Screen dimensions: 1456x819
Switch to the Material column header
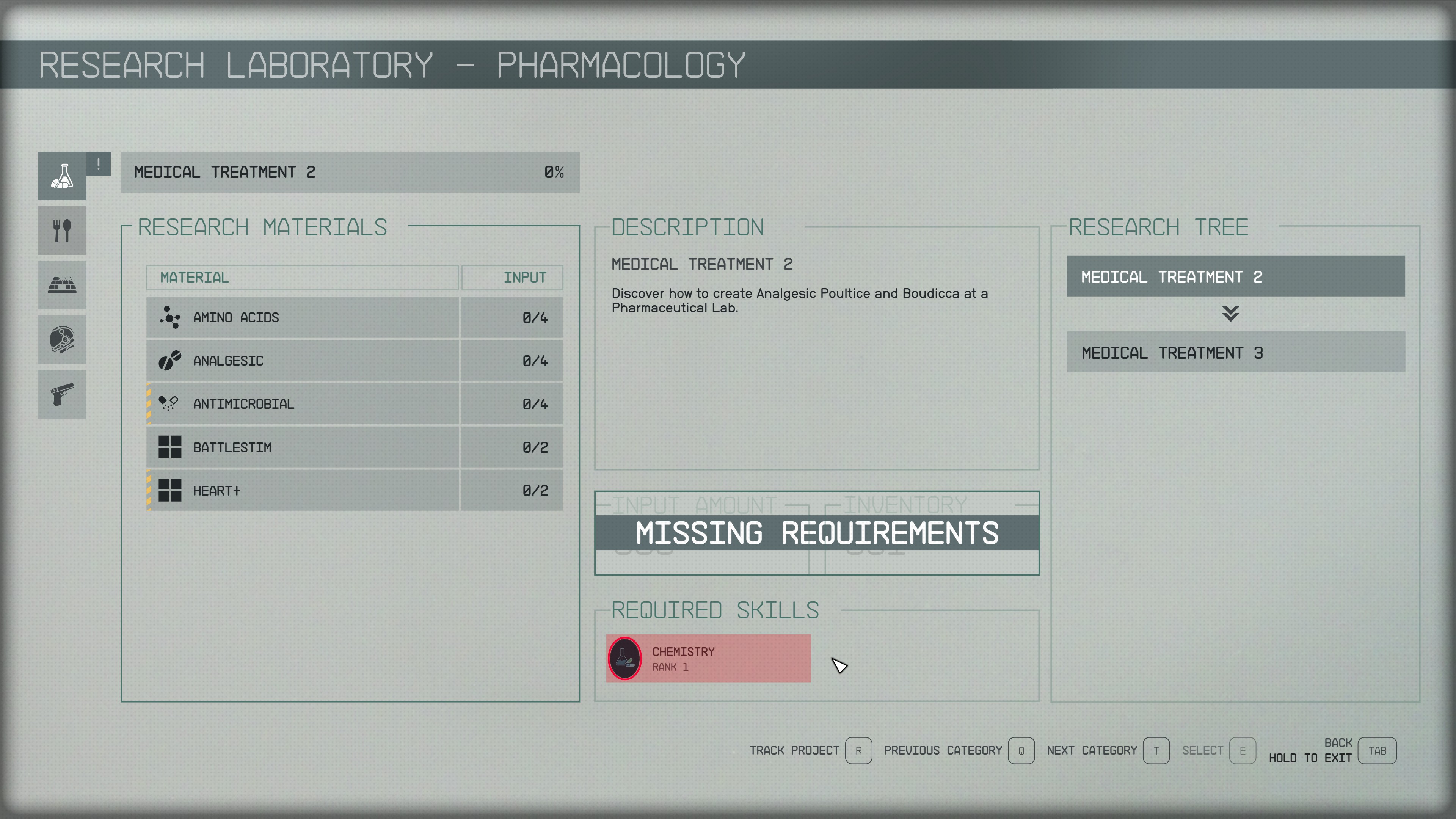(193, 278)
